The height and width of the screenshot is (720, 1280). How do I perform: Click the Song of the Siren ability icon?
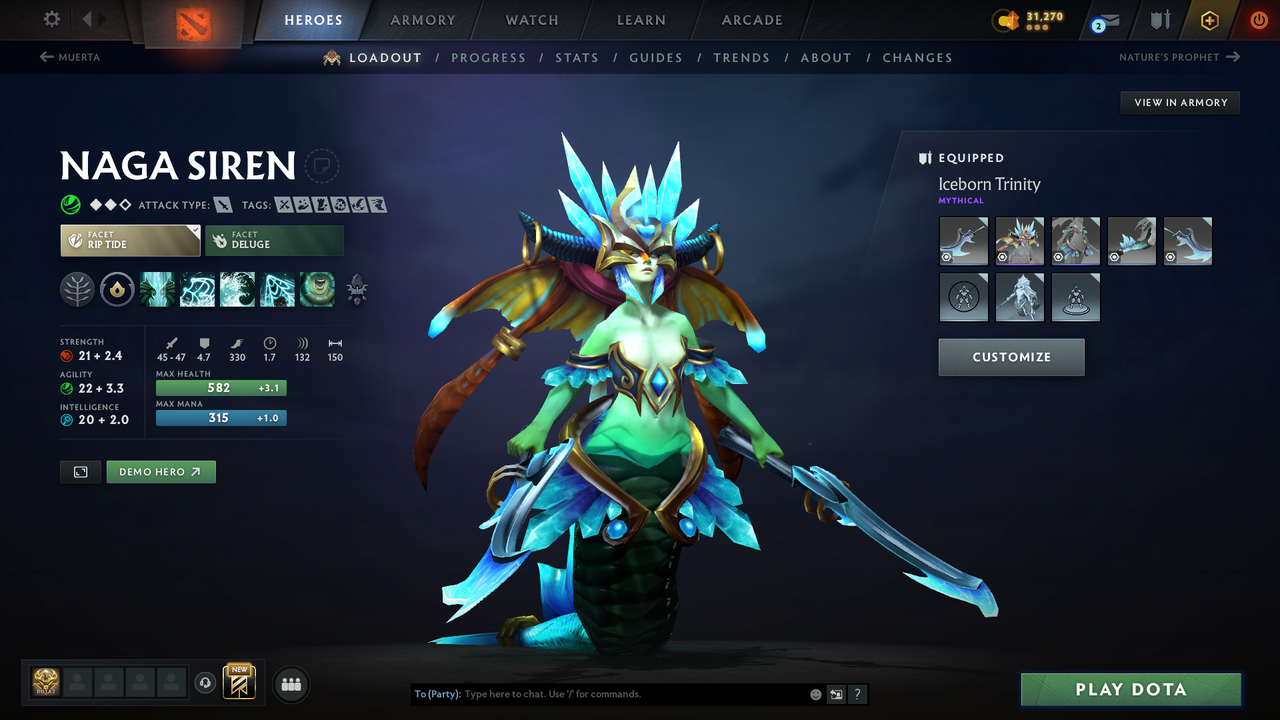(317, 289)
